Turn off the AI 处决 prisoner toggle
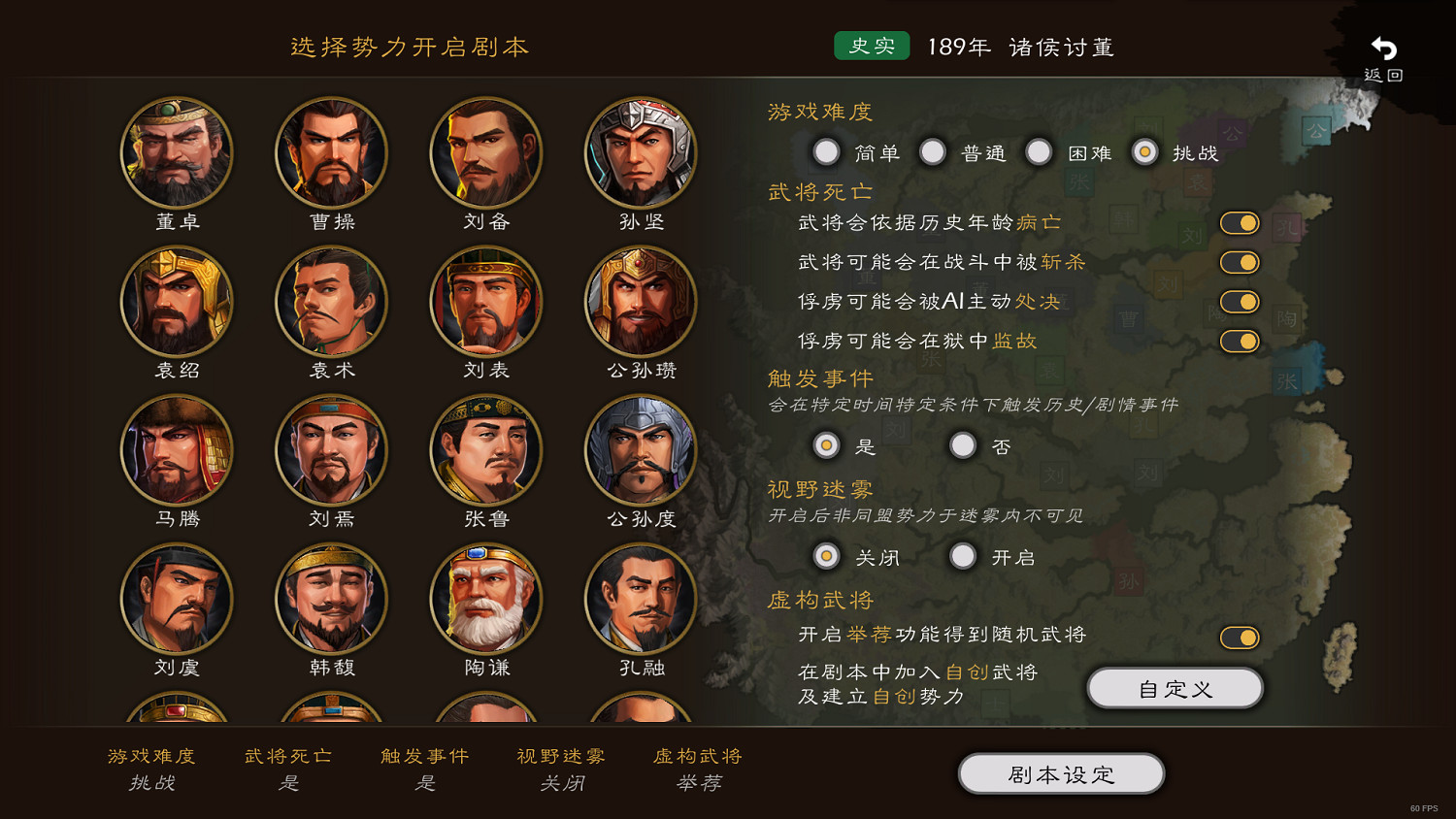This screenshot has width=1456, height=819. coord(1240,301)
